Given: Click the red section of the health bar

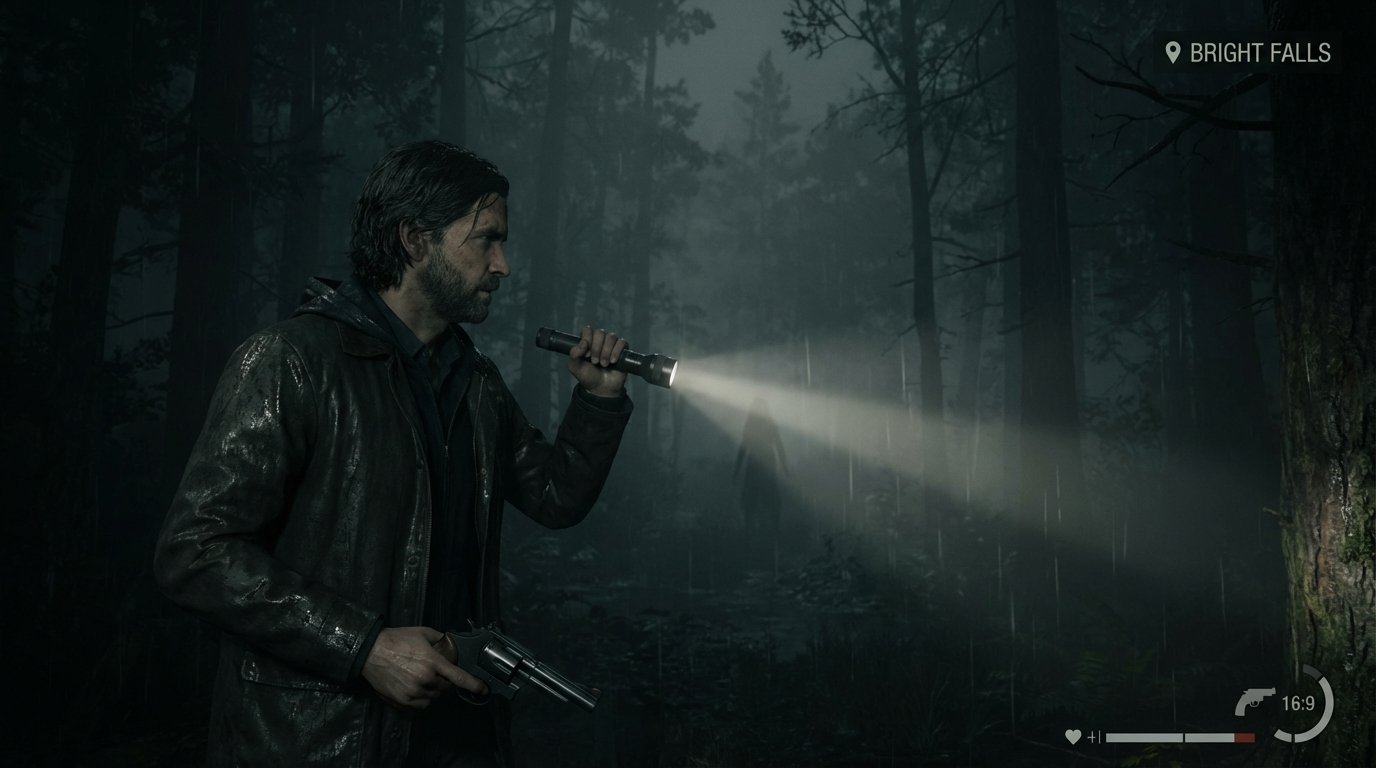Looking at the screenshot, I should [x=1245, y=737].
